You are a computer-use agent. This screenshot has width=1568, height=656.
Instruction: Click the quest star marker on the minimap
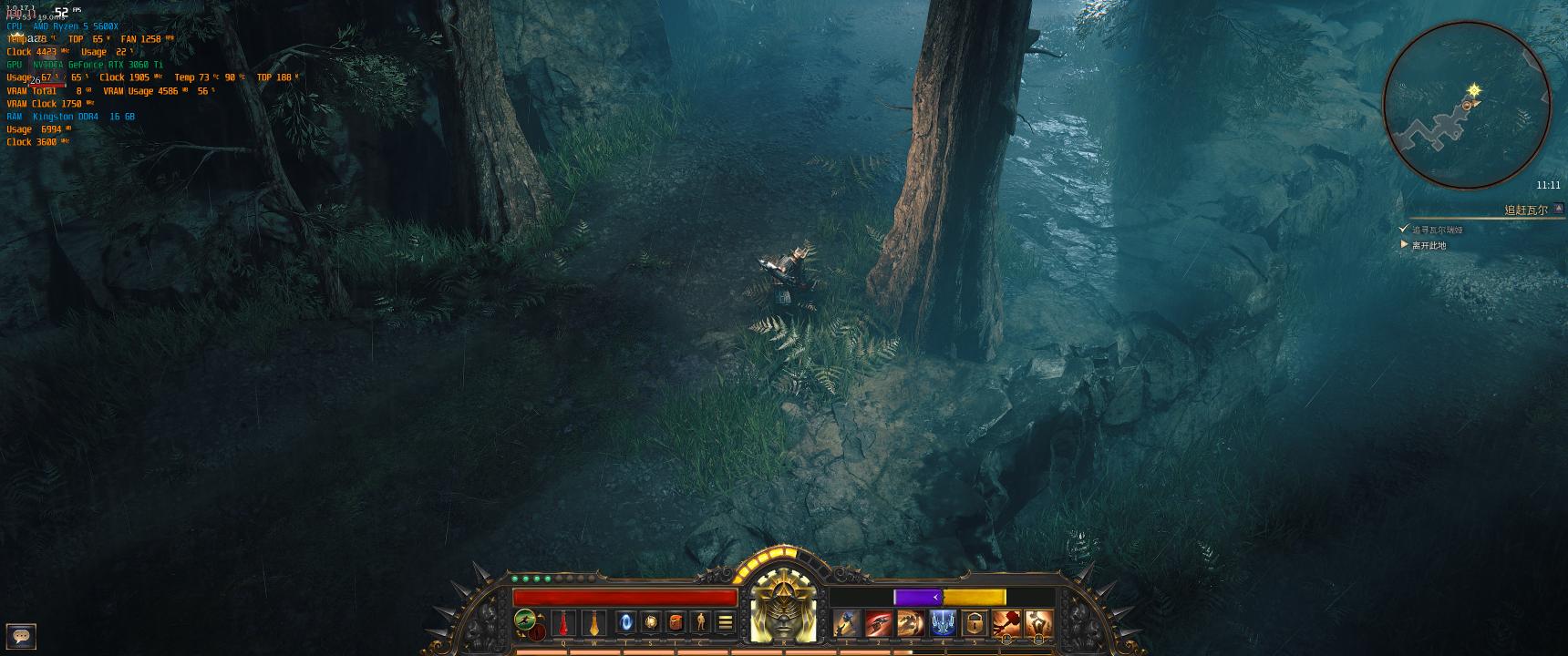1474,91
